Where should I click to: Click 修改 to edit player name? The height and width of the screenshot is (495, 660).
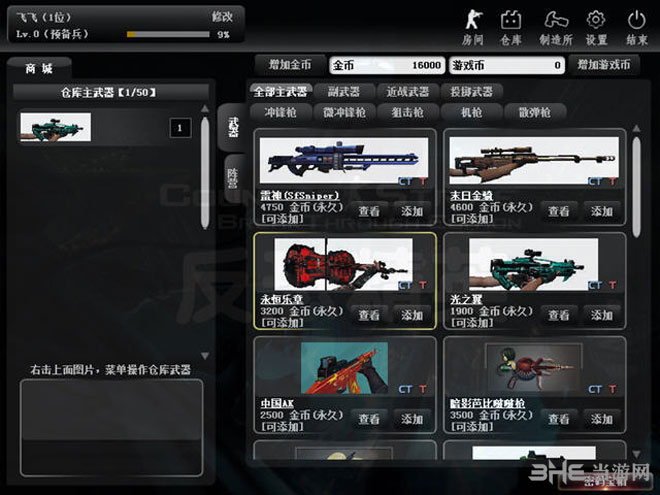click(x=222, y=17)
